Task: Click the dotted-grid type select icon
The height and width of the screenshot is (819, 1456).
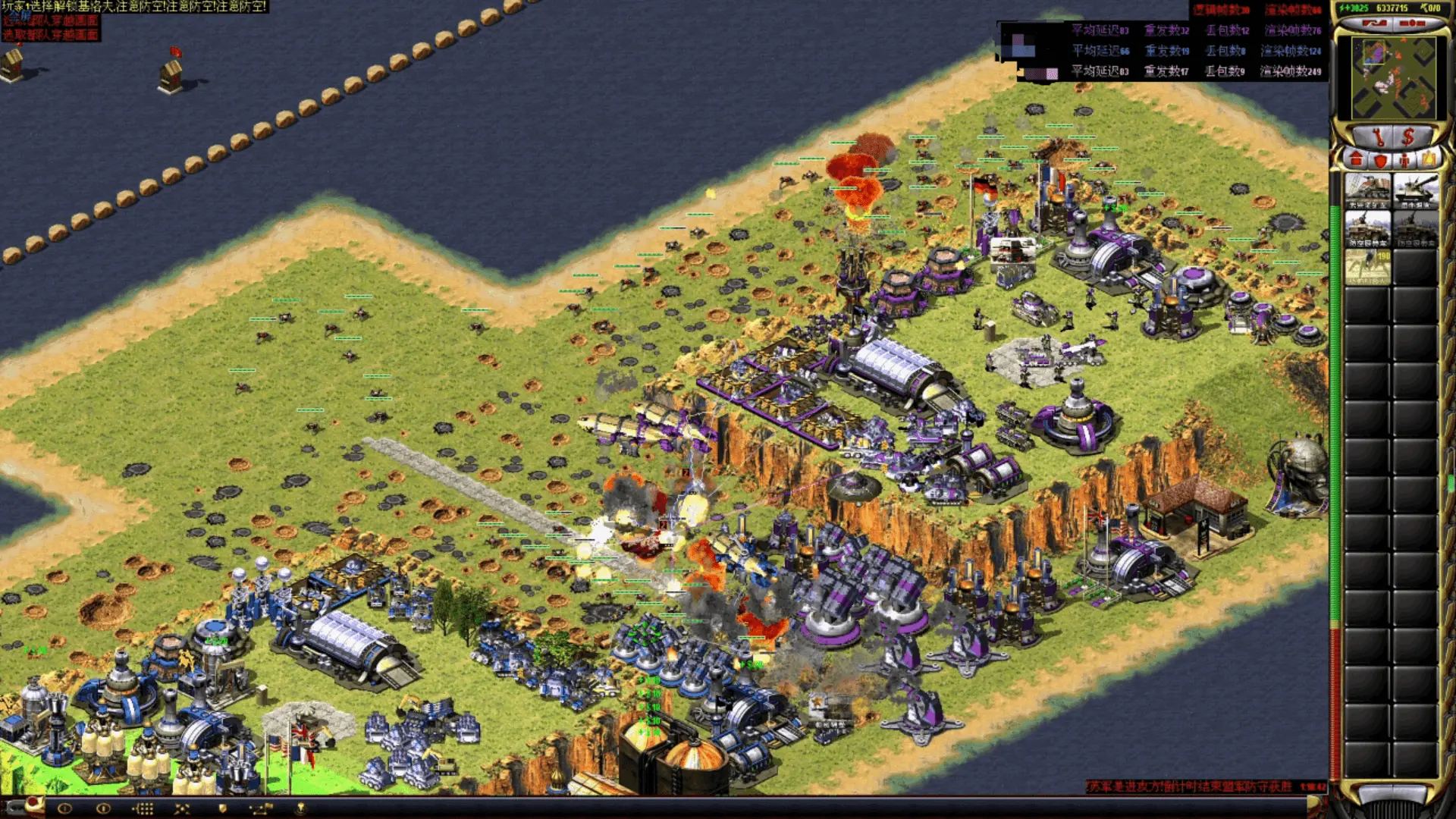Action: (x=143, y=808)
